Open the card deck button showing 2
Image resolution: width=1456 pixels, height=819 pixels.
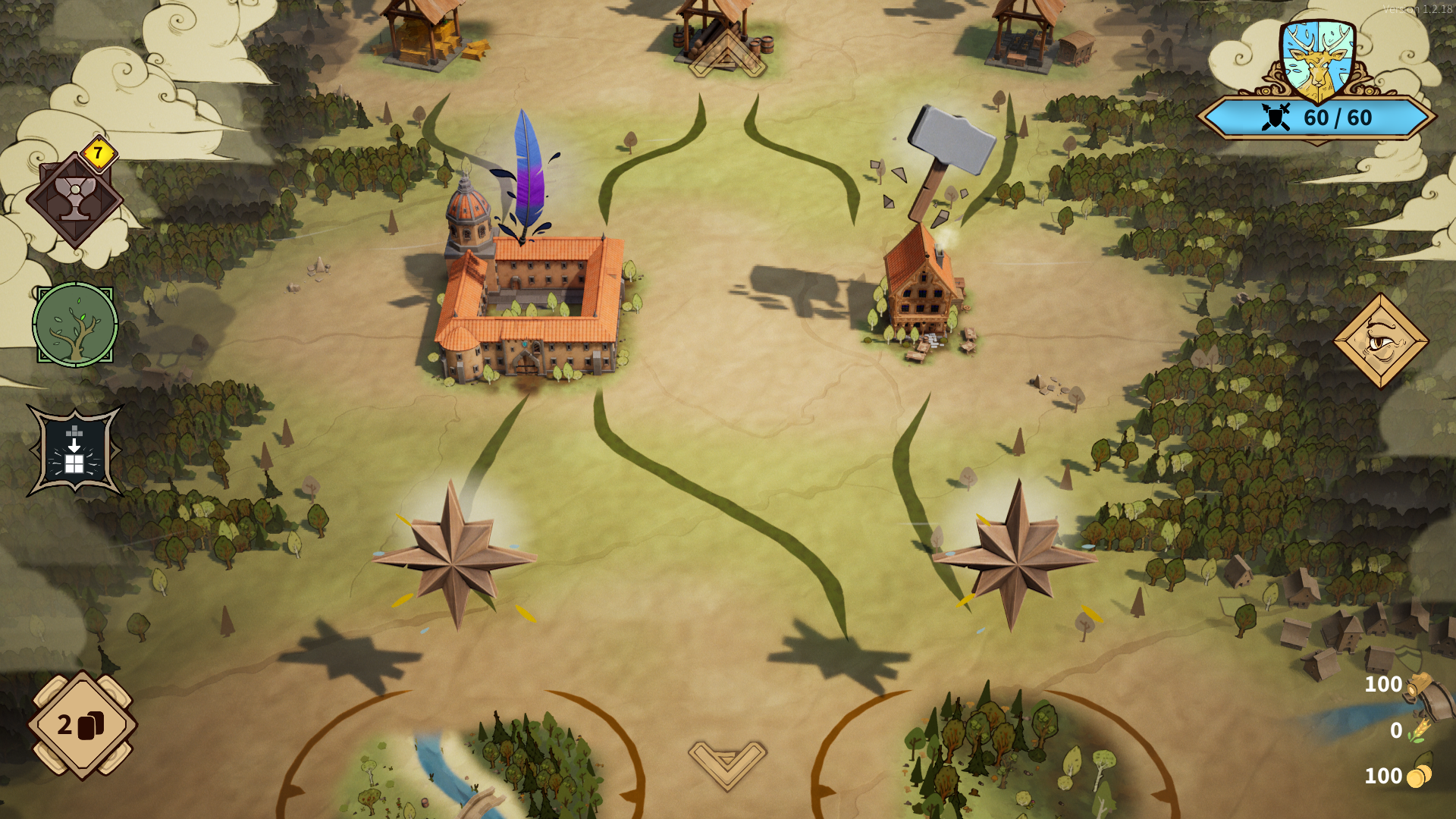click(82, 725)
